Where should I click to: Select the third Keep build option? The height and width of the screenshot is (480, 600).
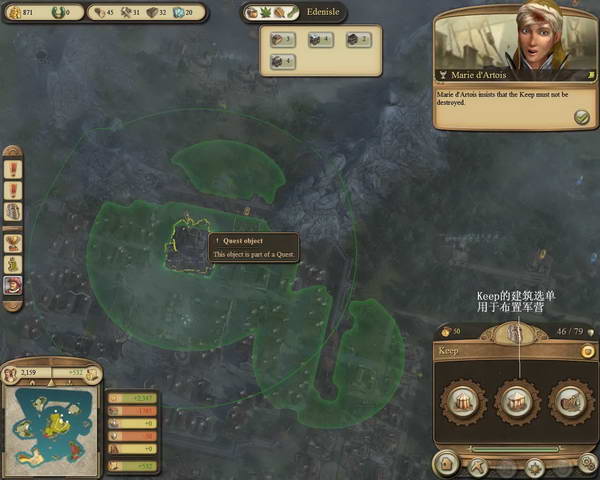570,400
